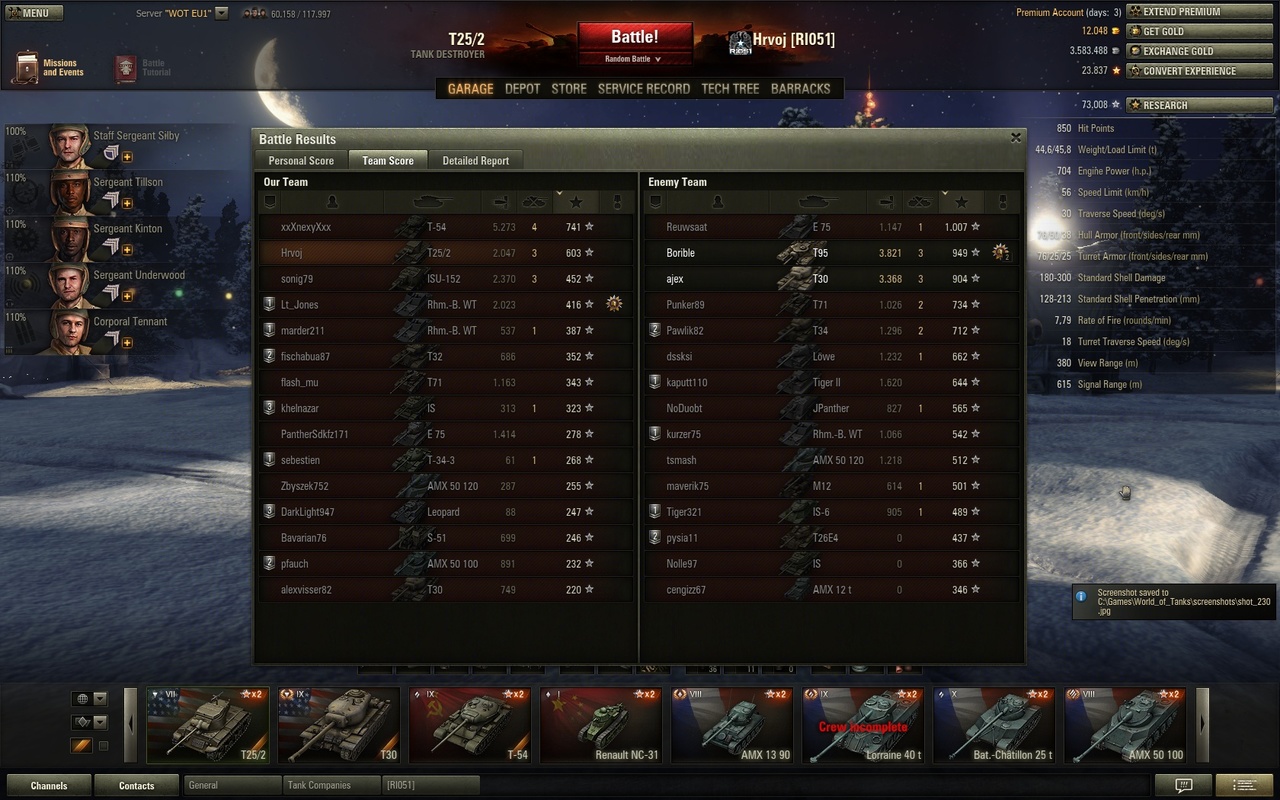Choose the Bat.-Châtillon 25 t tank
This screenshot has width=1280, height=800.
pyautogui.click(x=992, y=725)
